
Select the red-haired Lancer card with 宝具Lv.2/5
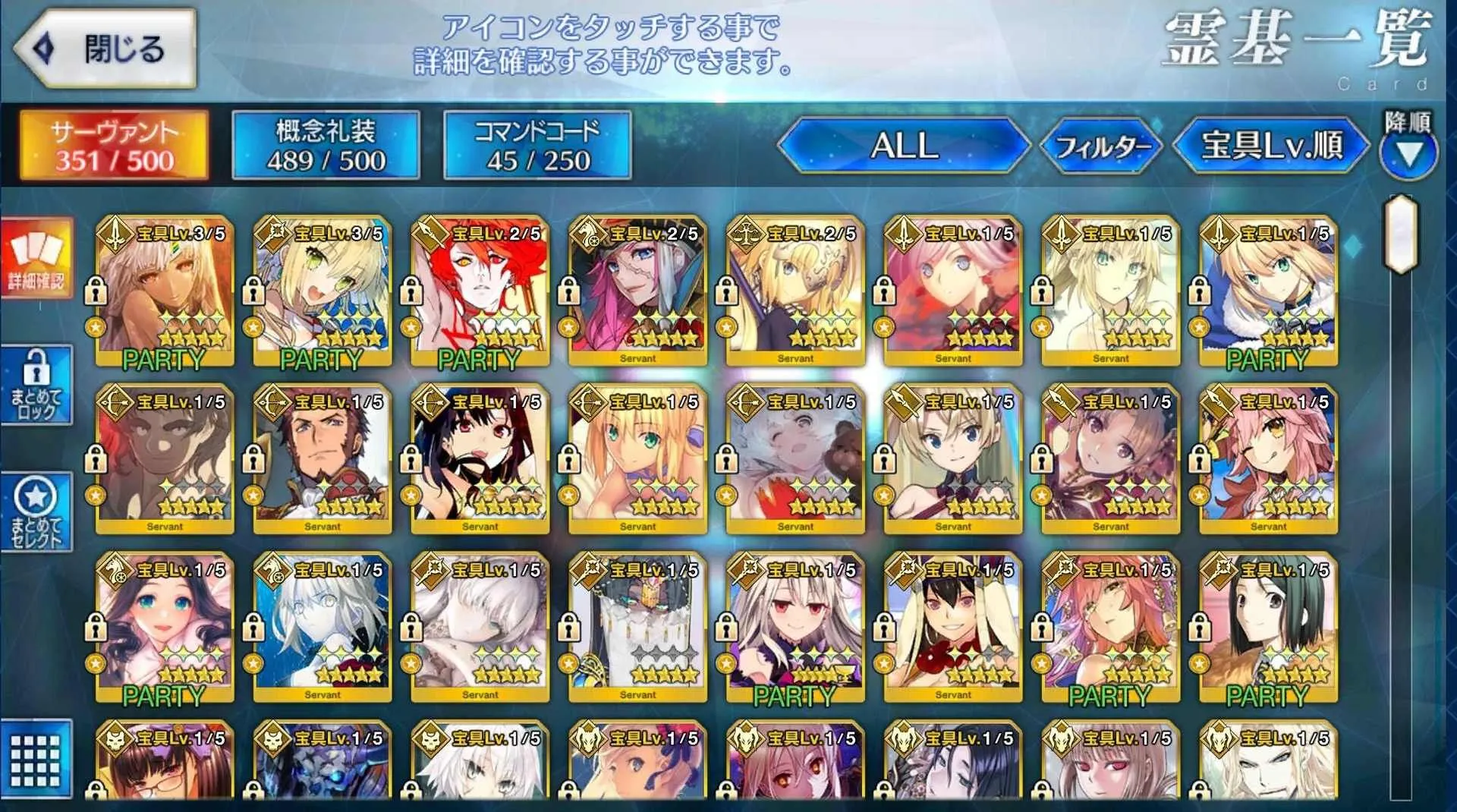[x=480, y=292]
